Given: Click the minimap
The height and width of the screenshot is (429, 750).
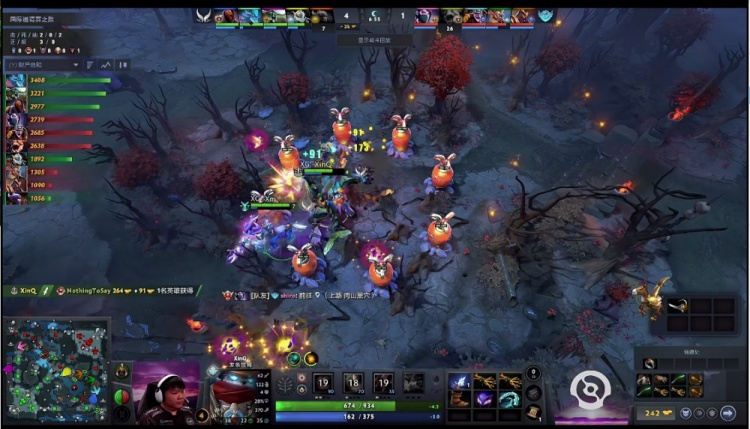Looking at the screenshot, I should coord(55,371).
